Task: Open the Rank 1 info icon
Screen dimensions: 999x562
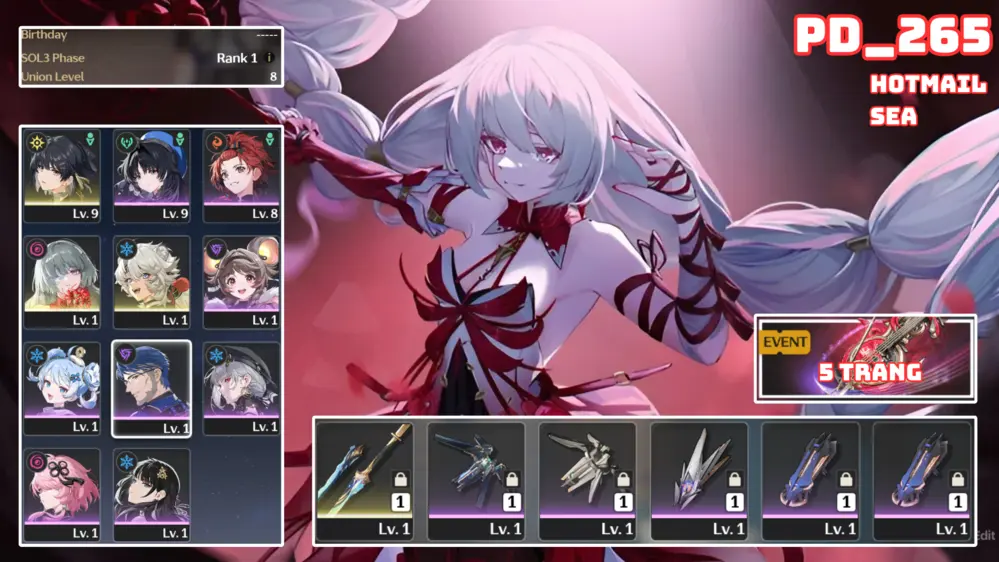Action: coord(269,58)
